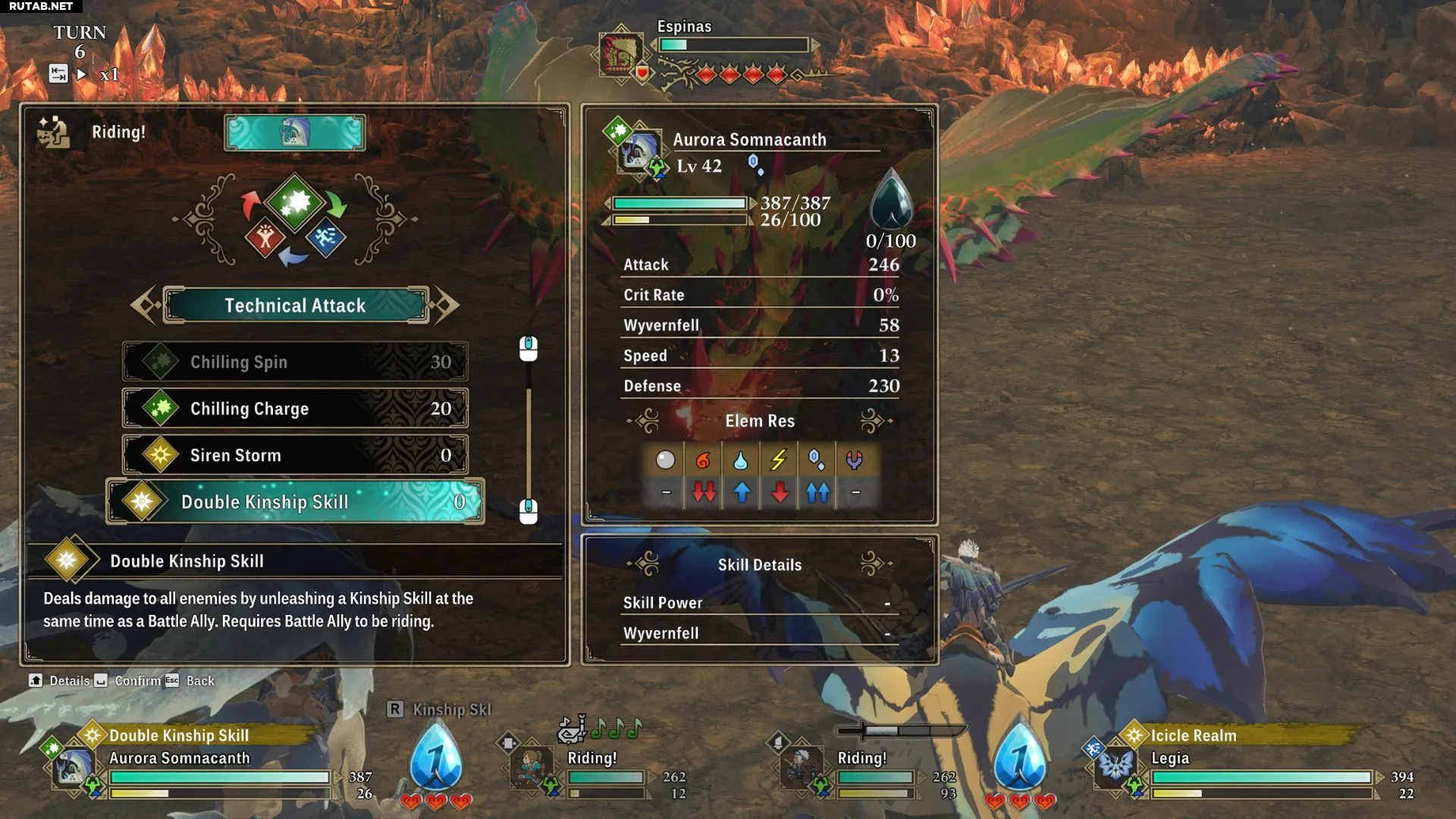
Task: Pick the Siren Storm skill
Action: click(294, 455)
